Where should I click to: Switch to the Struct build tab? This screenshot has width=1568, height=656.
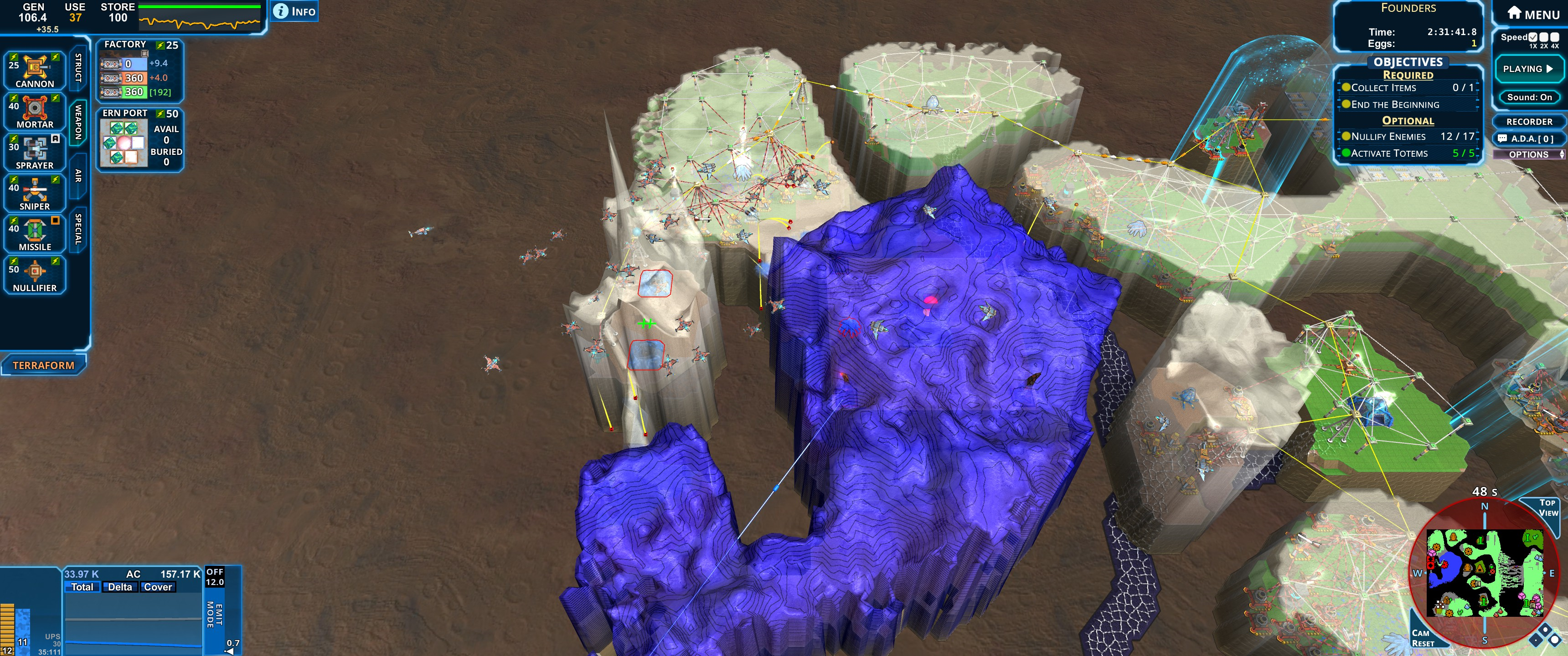78,67
